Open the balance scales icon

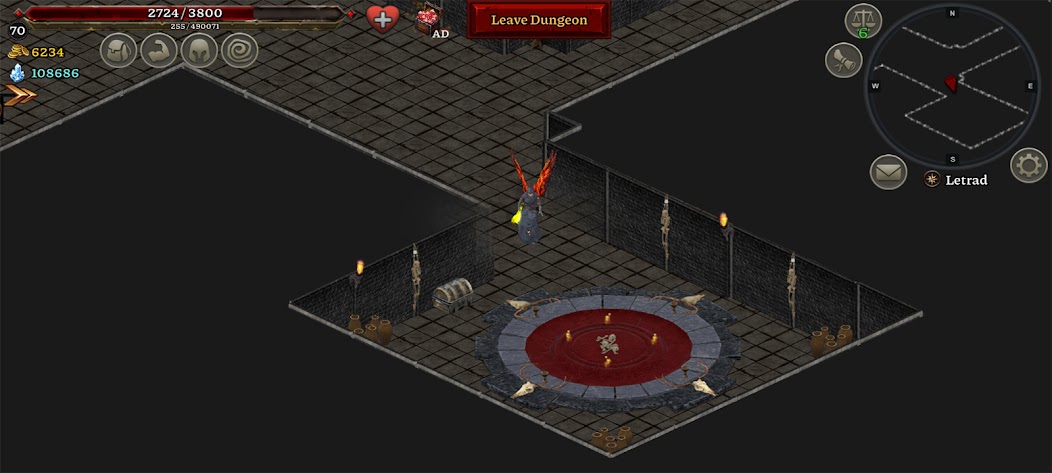[862, 20]
